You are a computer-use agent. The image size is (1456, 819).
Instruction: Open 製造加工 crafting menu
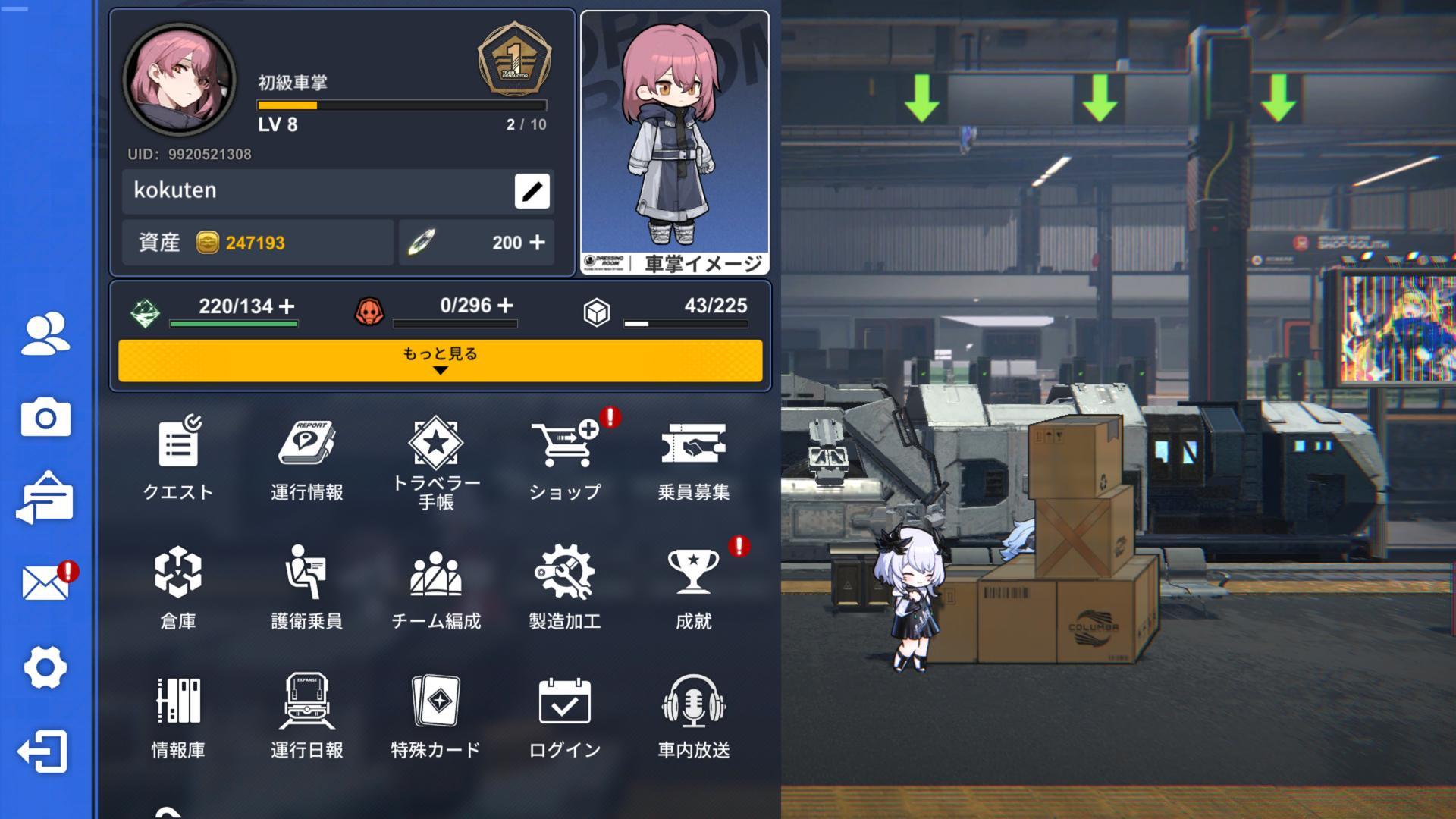[565, 586]
